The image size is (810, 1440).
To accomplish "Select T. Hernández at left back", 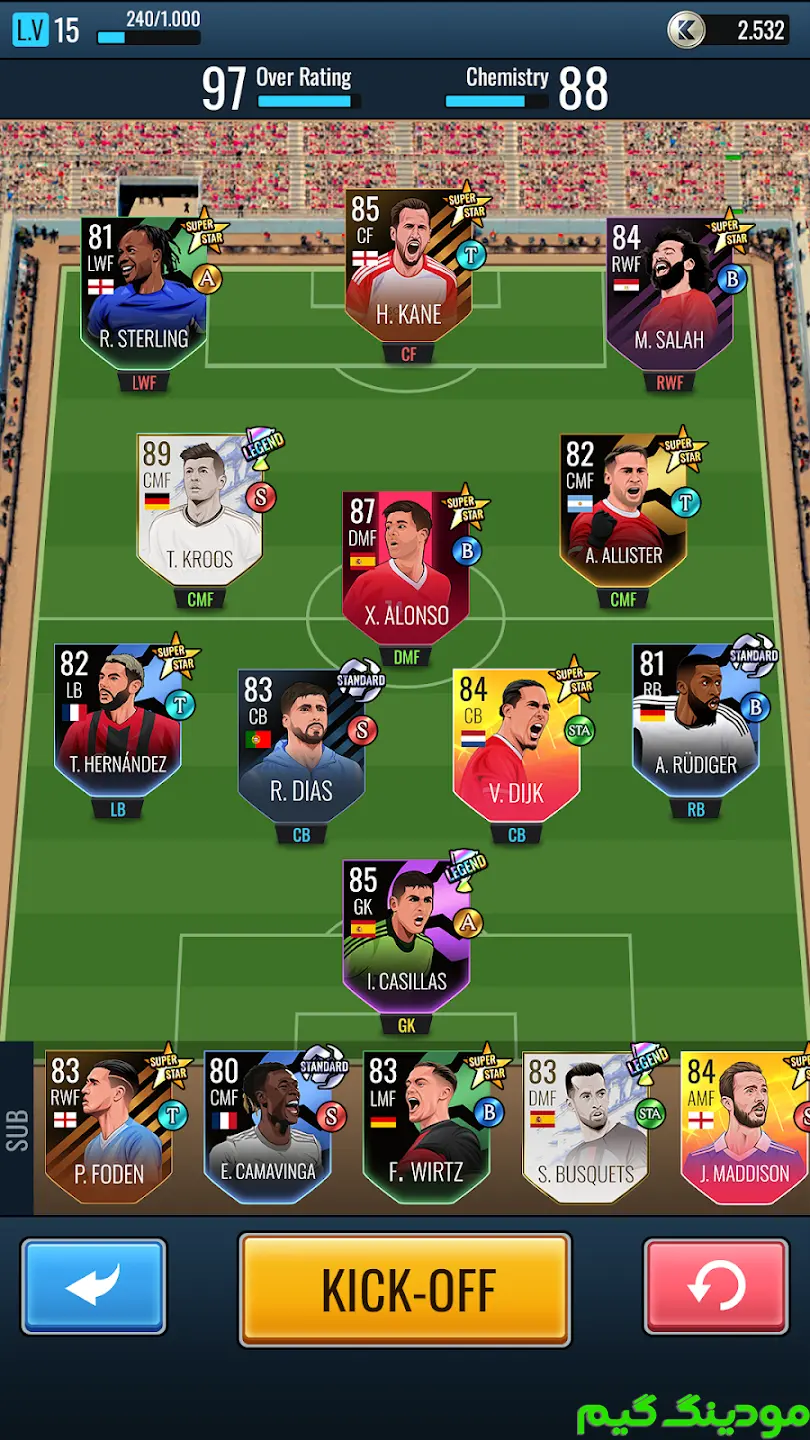I will pyautogui.click(x=118, y=720).
